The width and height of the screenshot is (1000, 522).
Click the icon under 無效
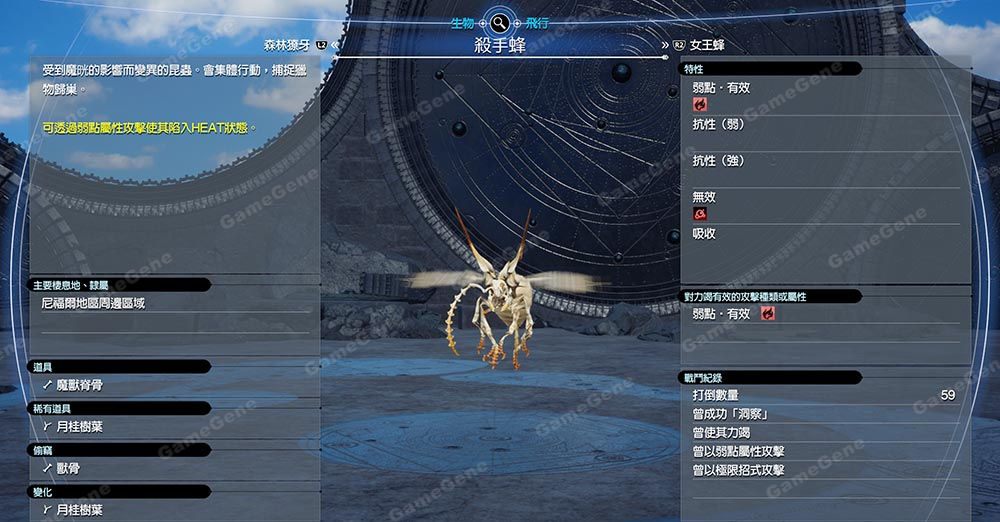pos(700,214)
